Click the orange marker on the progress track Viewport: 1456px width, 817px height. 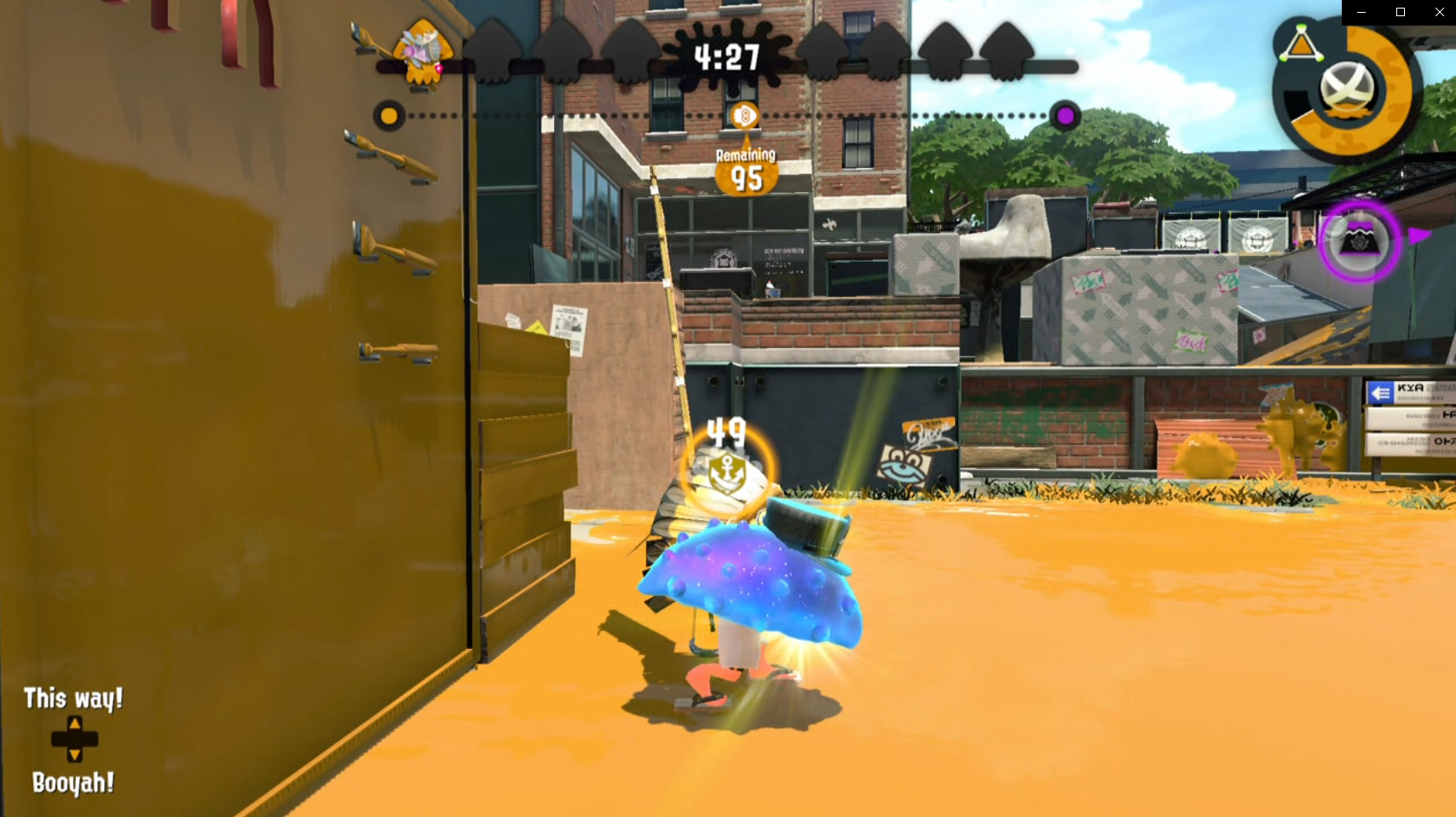click(x=390, y=116)
